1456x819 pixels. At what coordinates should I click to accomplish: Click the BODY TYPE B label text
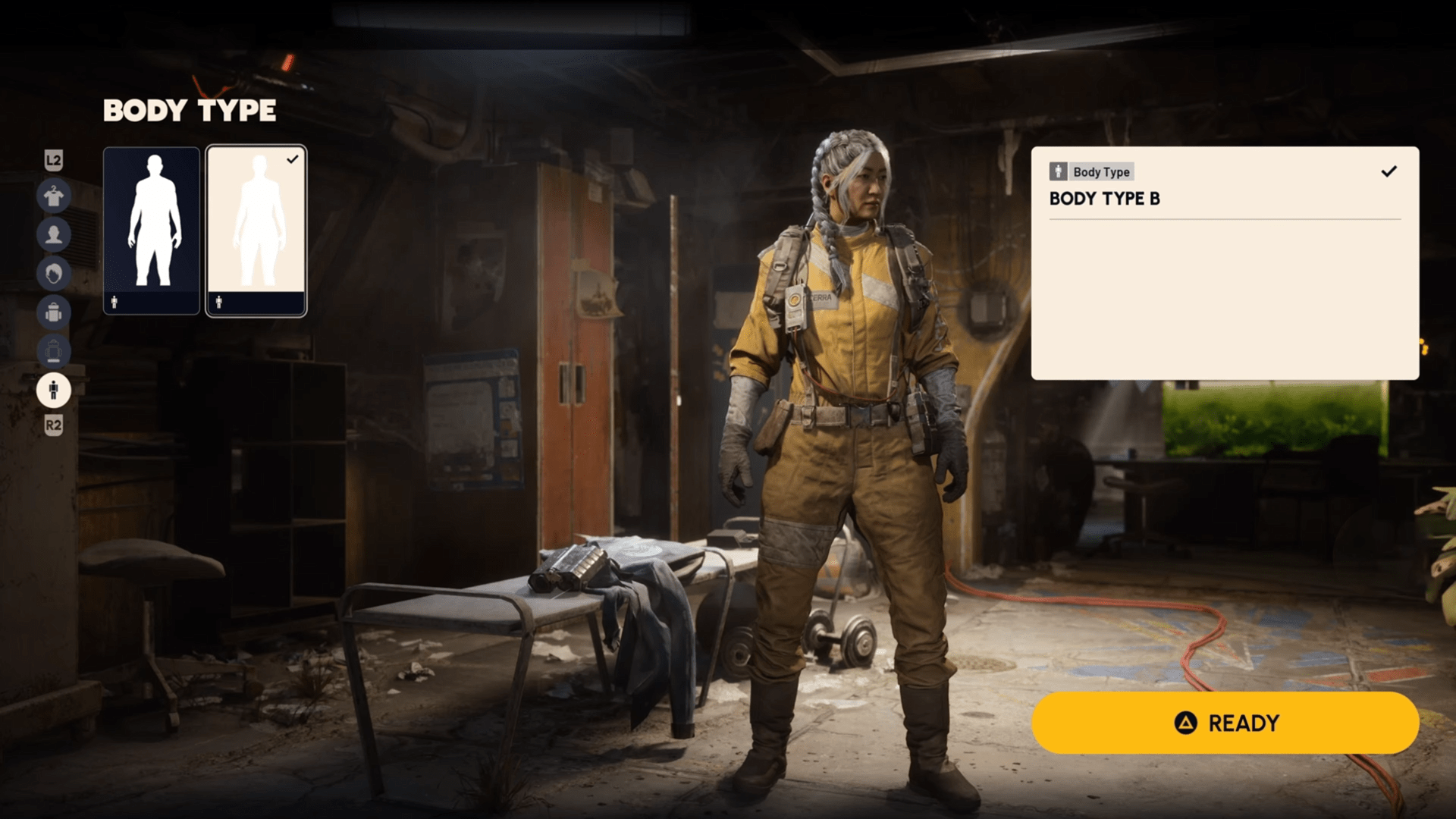[1103, 199]
